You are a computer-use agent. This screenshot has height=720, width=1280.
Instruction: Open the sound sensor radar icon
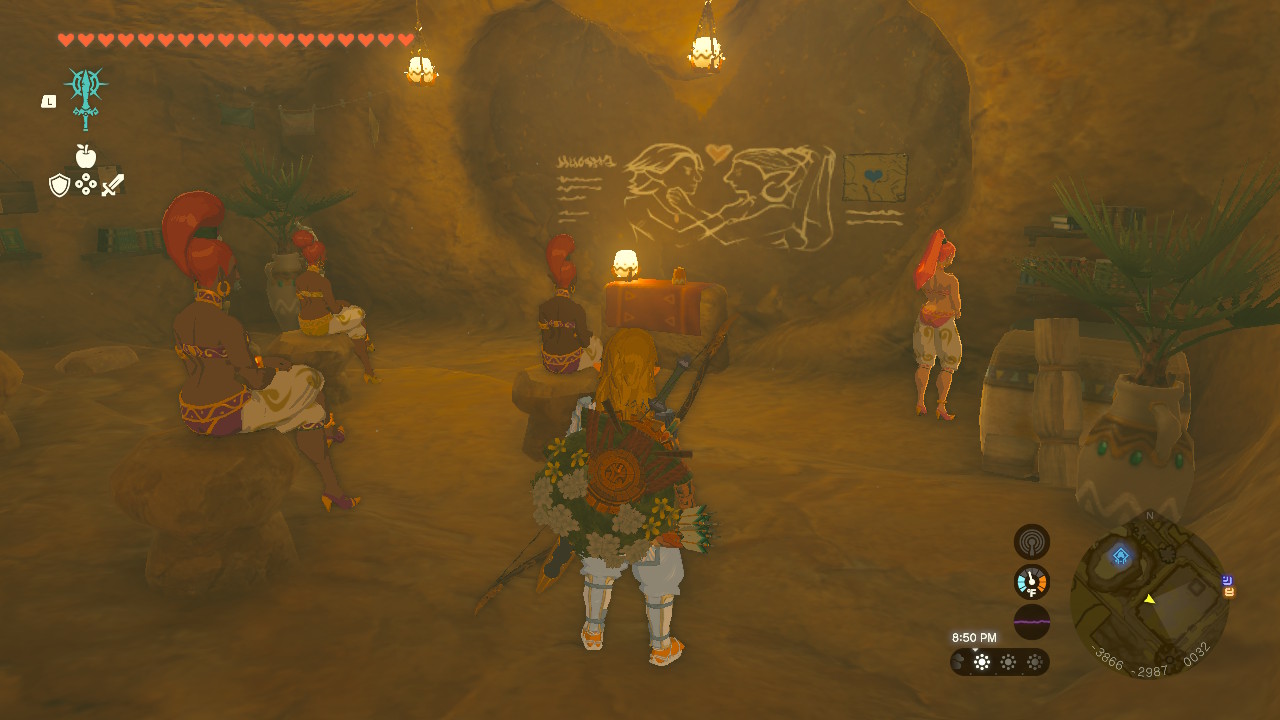click(1031, 542)
